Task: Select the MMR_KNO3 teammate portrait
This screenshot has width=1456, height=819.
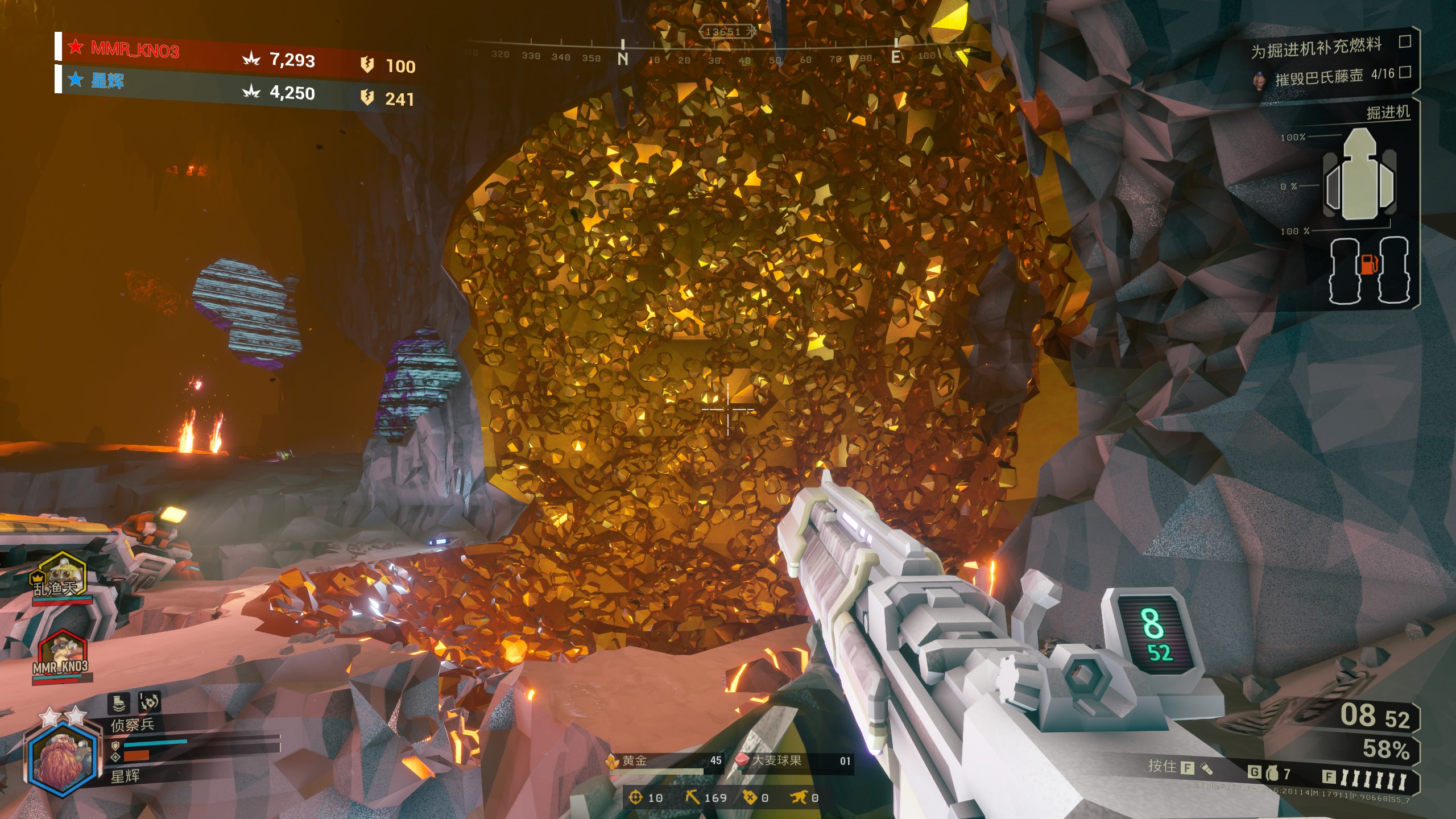Action: coord(61,654)
